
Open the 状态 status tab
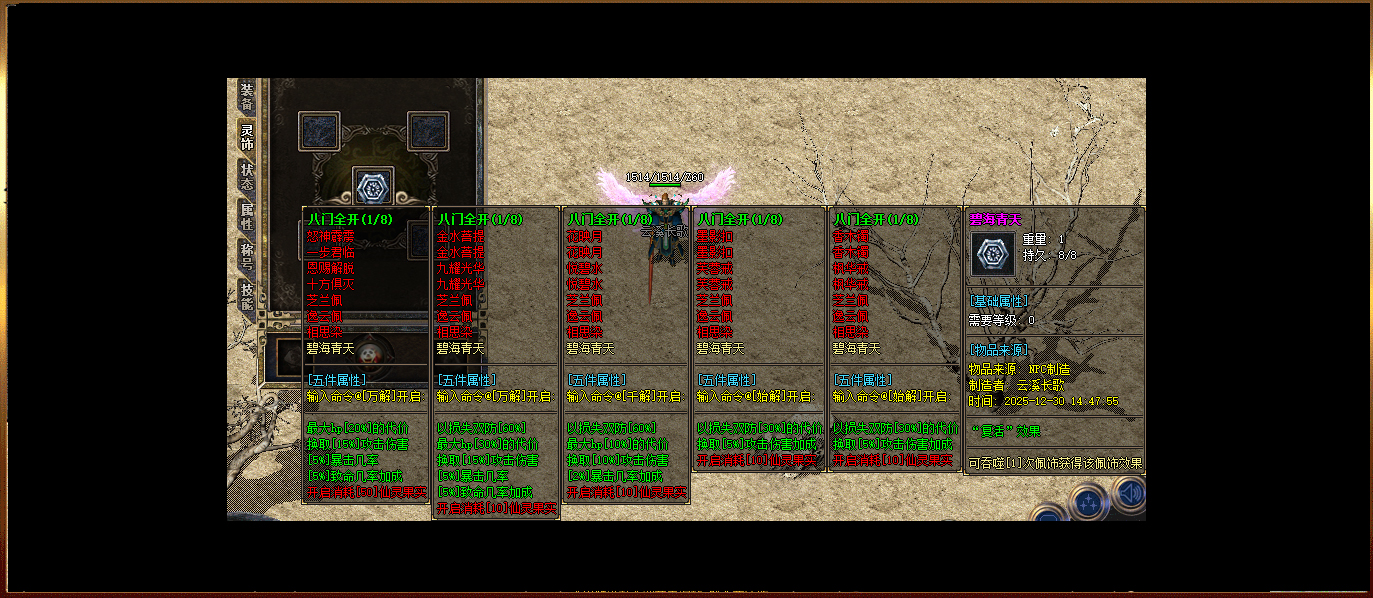point(247,176)
